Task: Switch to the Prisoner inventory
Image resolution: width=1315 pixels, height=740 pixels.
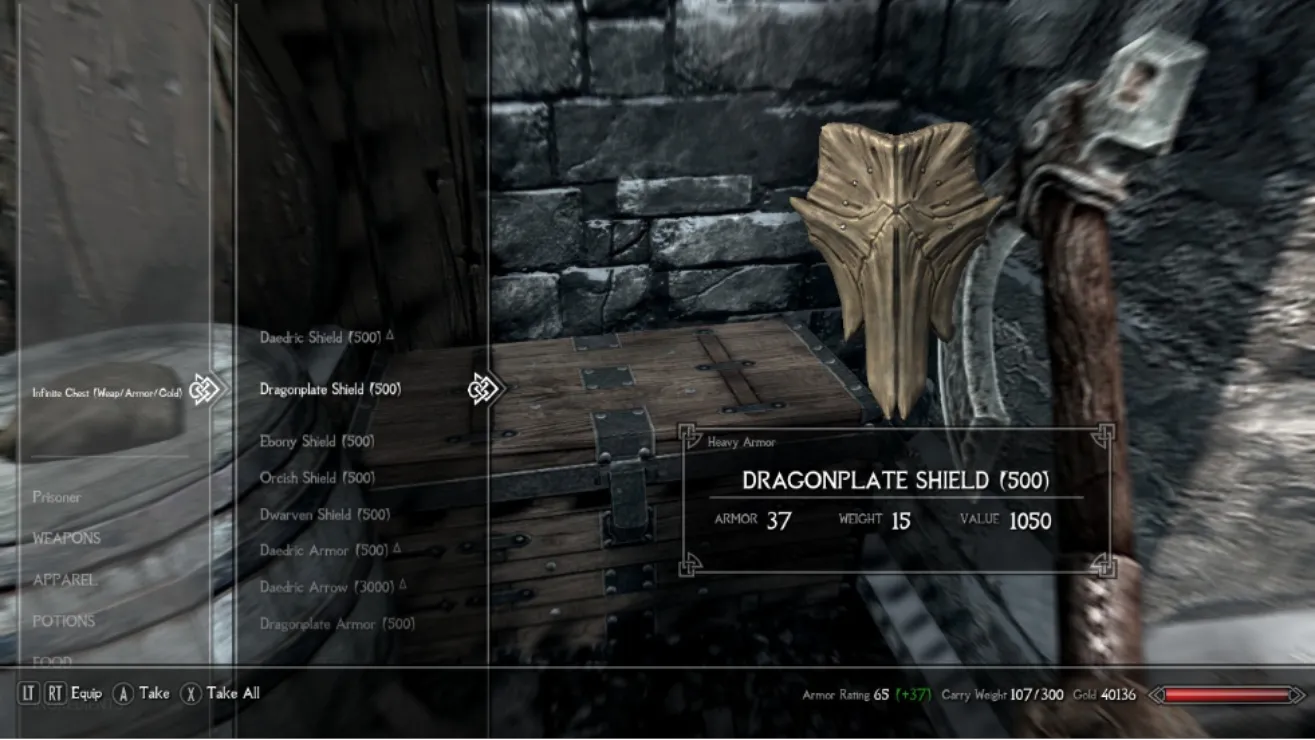Action: pyautogui.click(x=56, y=497)
